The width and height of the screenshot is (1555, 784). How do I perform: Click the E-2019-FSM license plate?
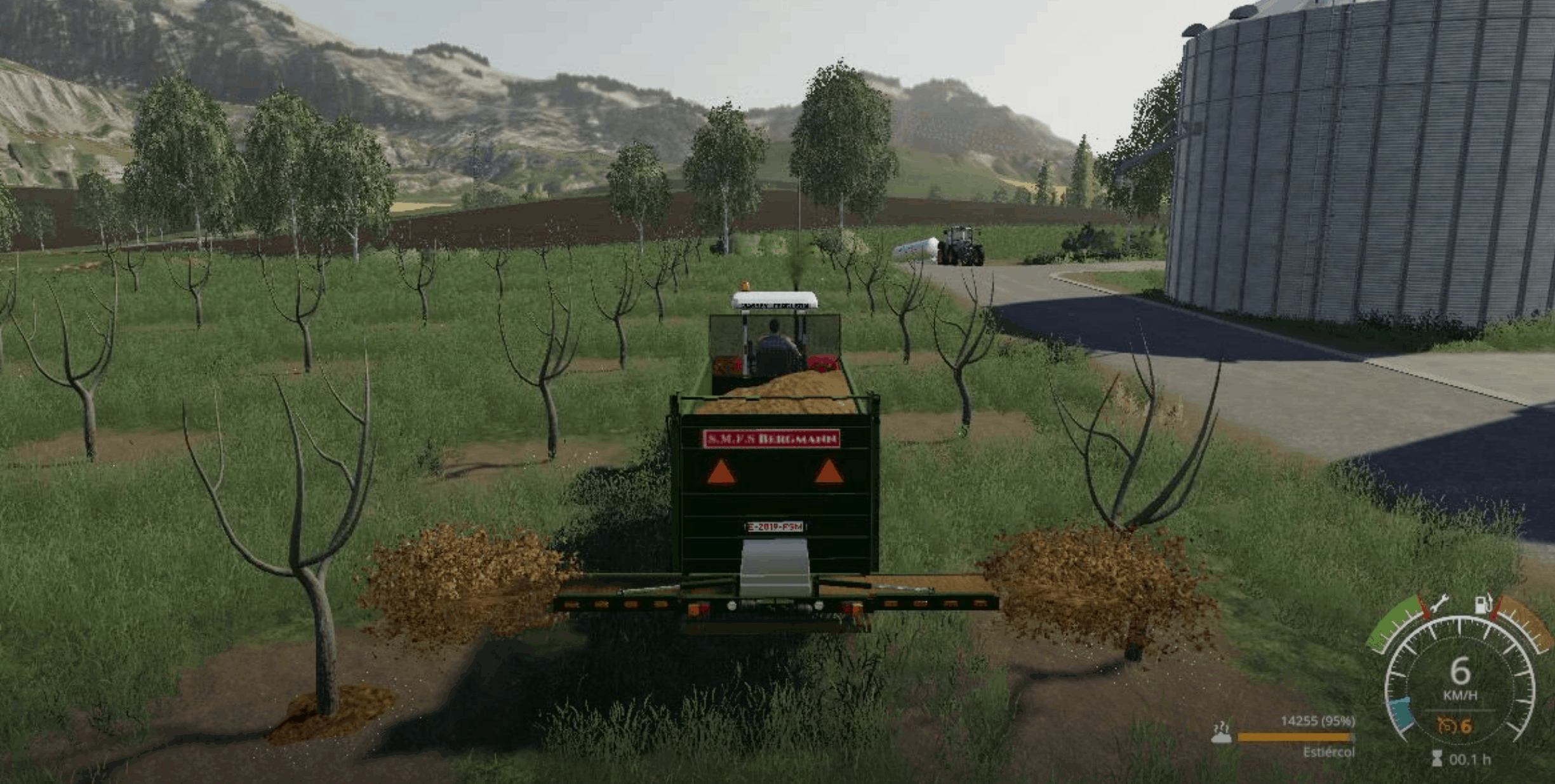click(775, 527)
